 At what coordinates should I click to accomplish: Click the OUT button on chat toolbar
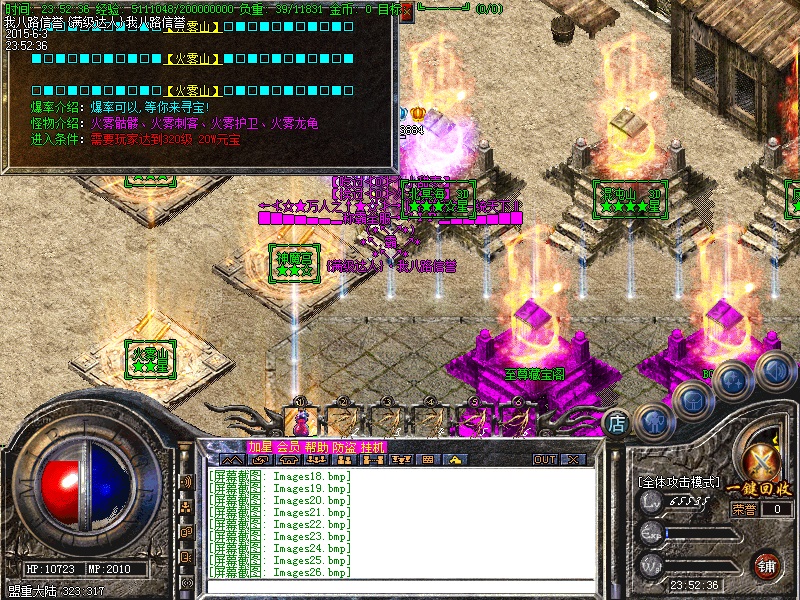pos(545,460)
